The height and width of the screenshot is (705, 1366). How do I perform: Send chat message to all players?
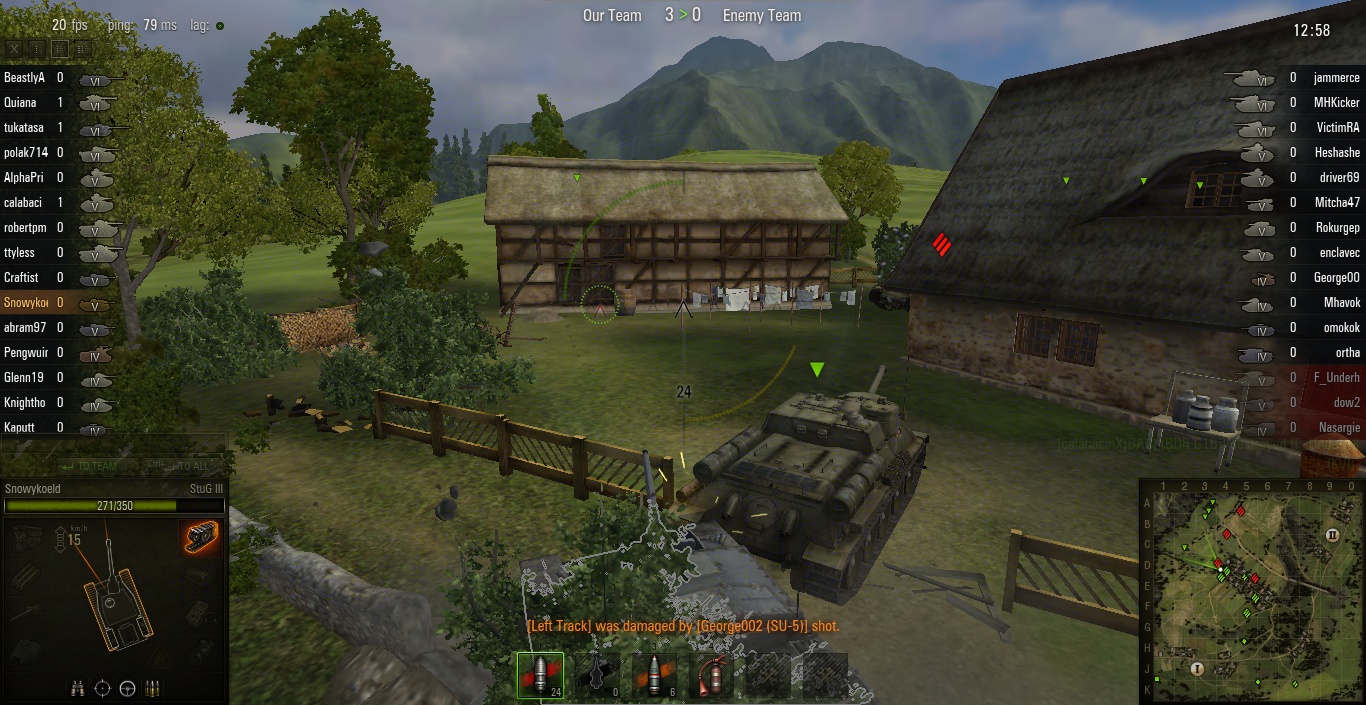coord(180,465)
